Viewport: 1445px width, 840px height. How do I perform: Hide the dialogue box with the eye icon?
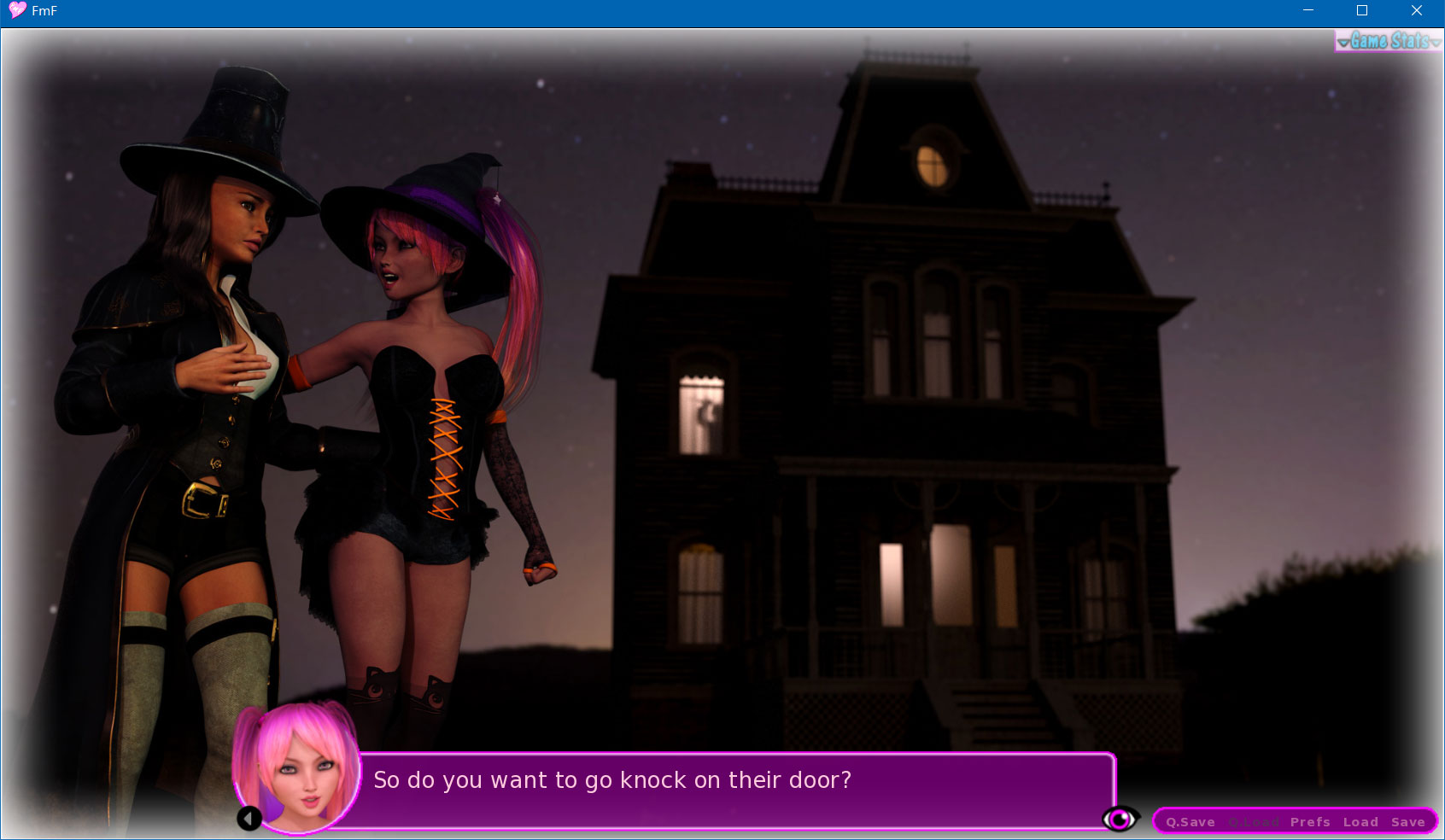click(1120, 820)
